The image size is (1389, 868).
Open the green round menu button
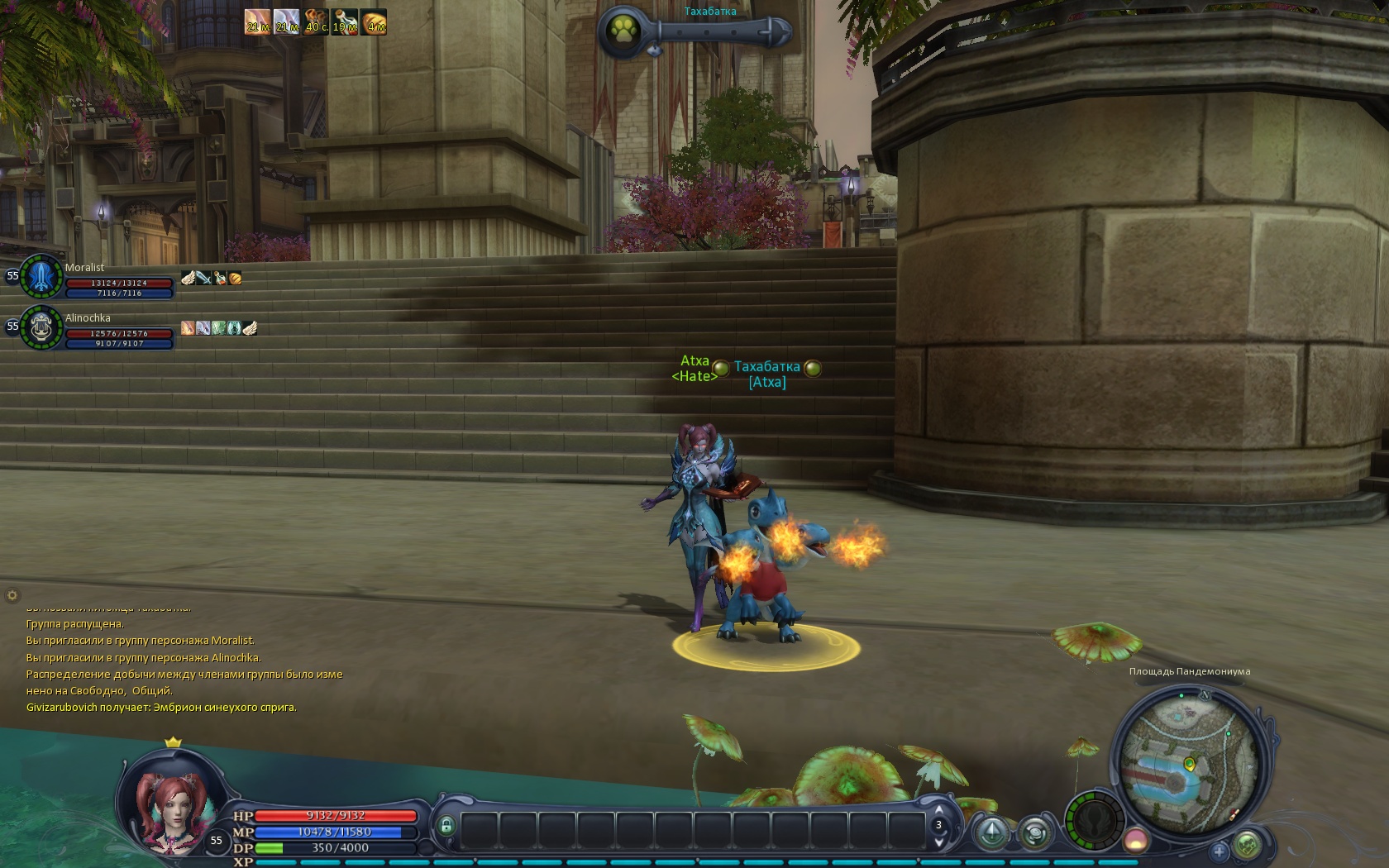click(1248, 845)
